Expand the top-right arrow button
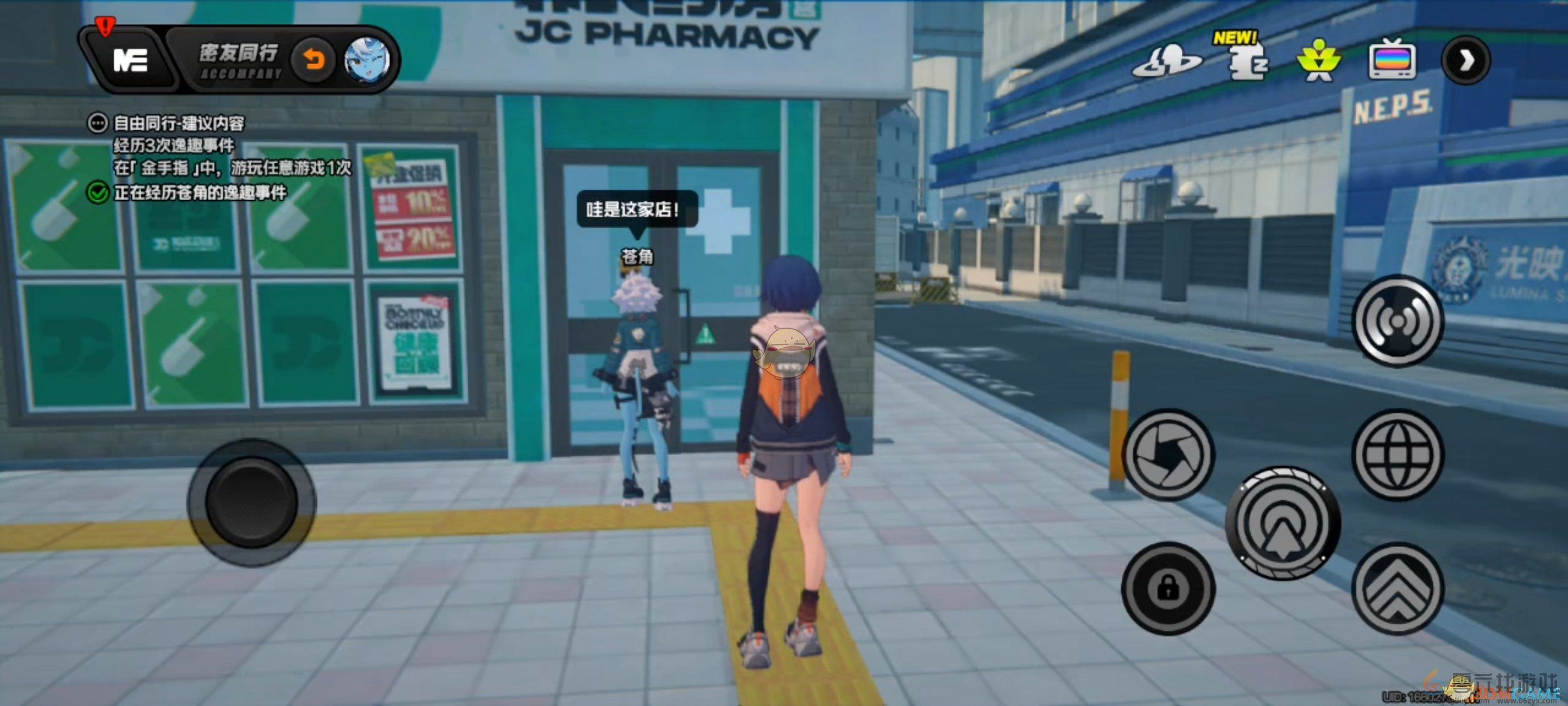 coord(1466,61)
